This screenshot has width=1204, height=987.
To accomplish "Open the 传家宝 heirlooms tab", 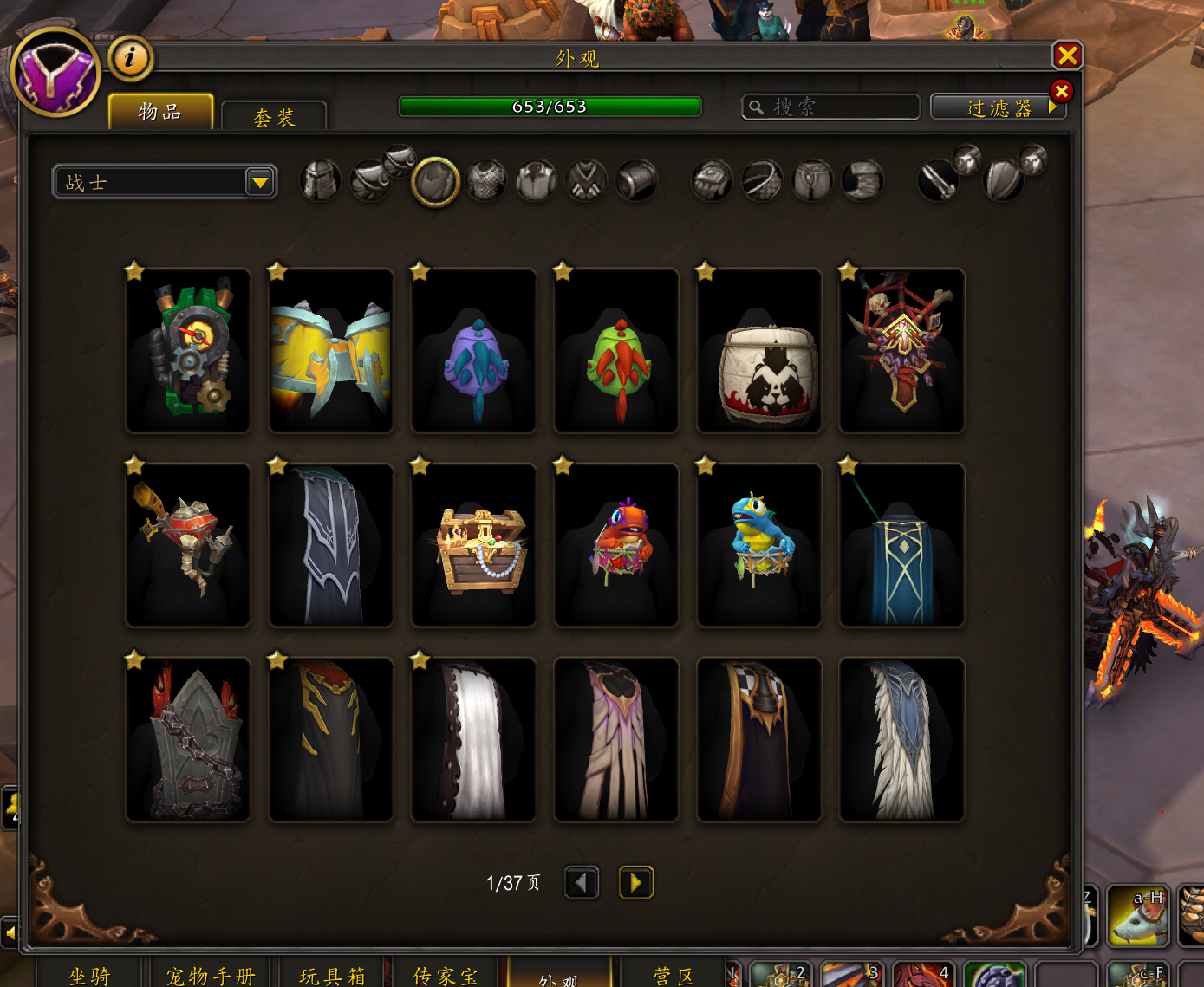I will click(445, 975).
